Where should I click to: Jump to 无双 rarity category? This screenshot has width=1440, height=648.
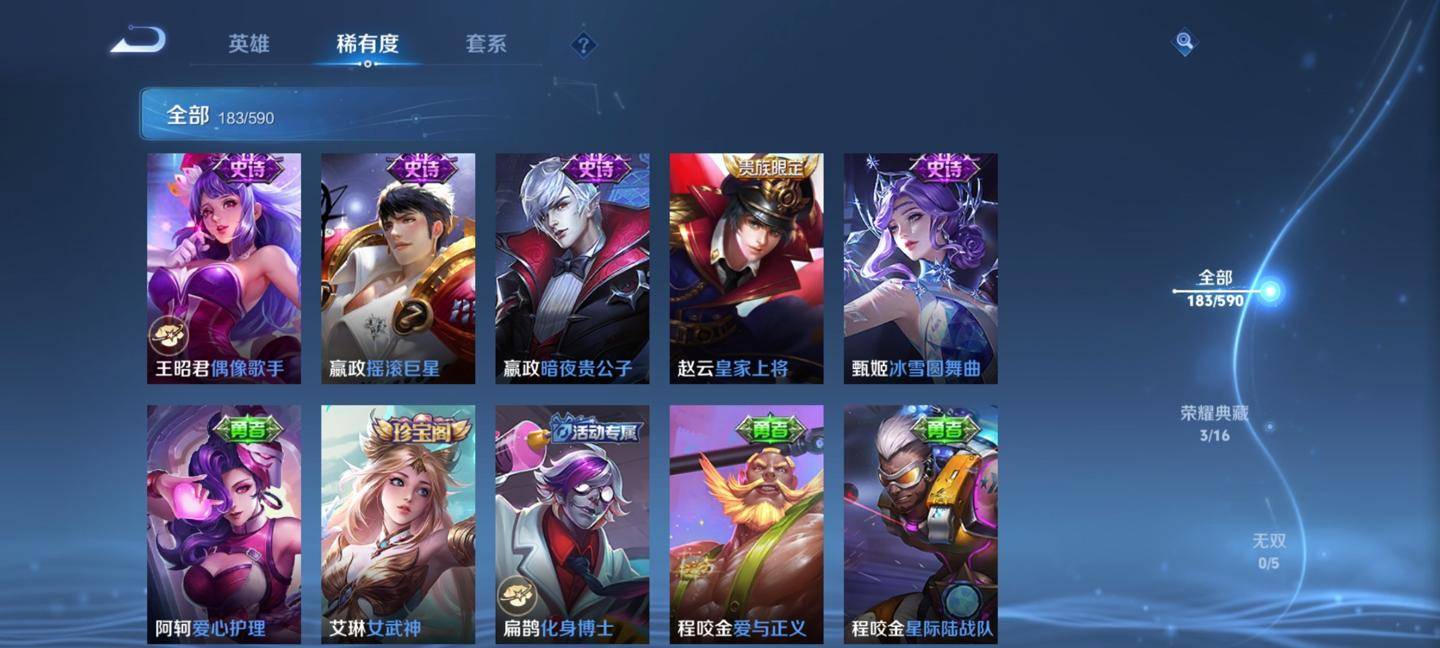point(1268,551)
